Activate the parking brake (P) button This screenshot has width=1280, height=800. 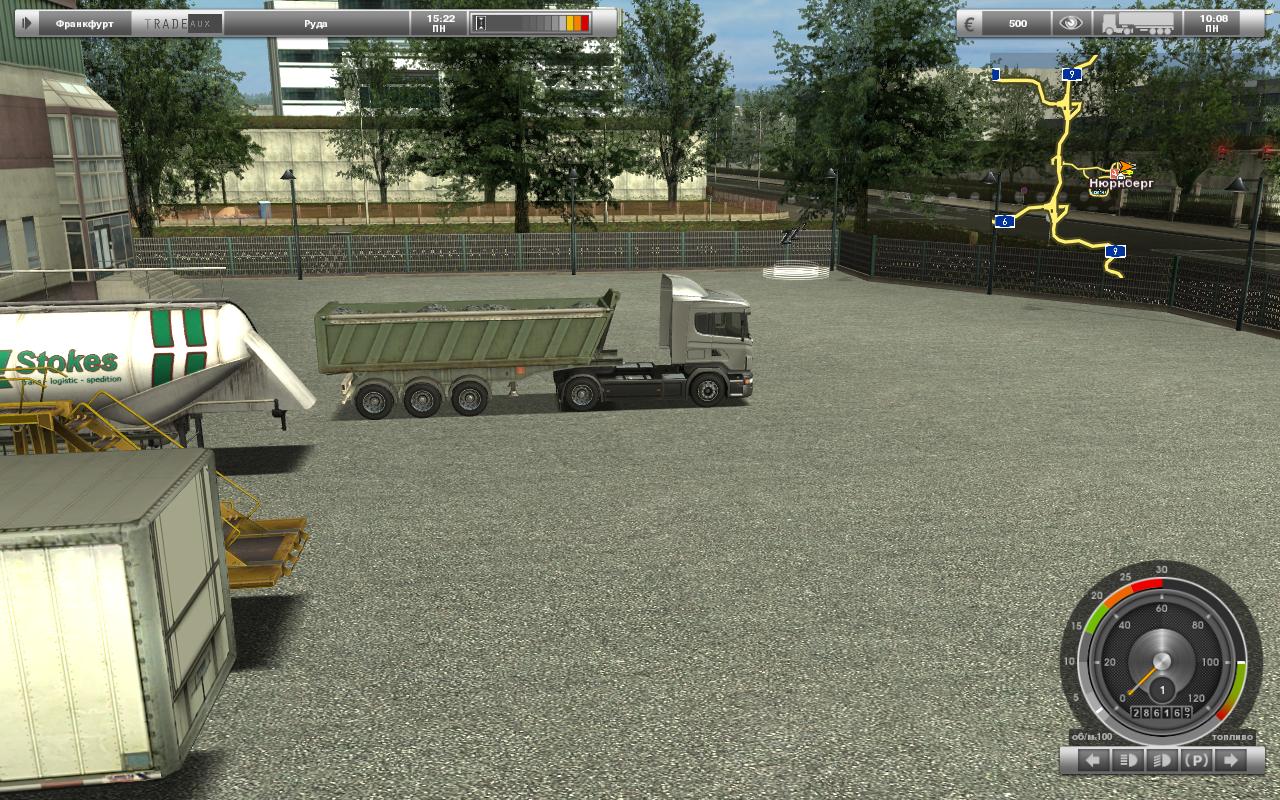click(1196, 760)
